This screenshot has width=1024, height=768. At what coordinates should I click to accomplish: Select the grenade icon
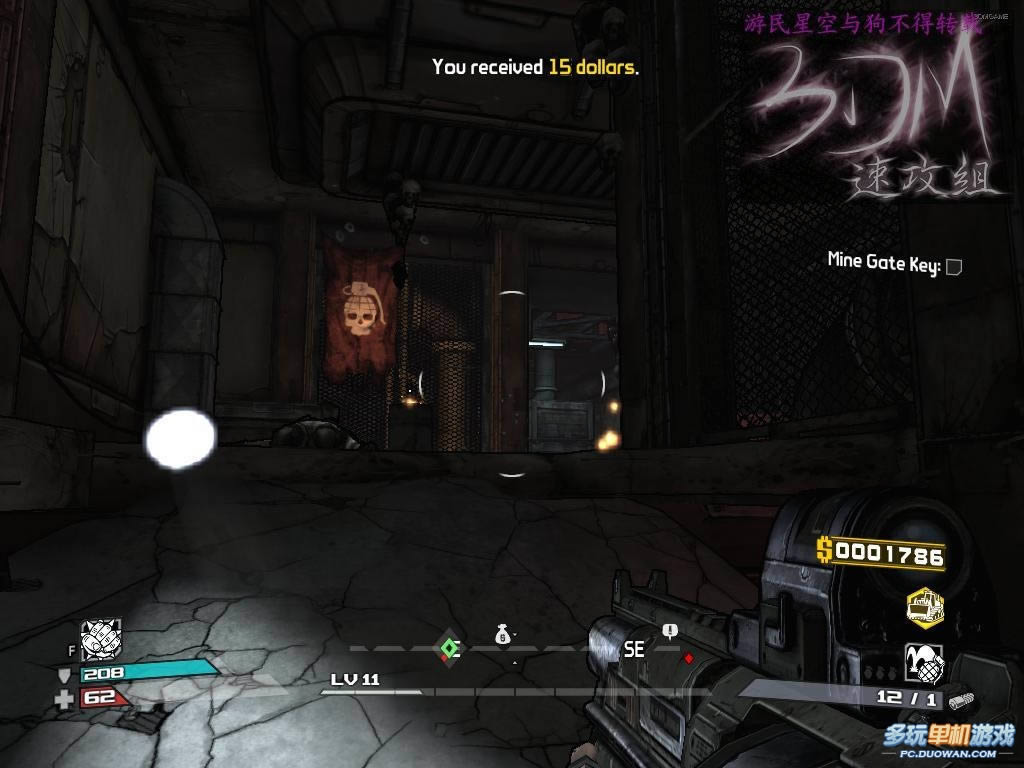tap(924, 663)
